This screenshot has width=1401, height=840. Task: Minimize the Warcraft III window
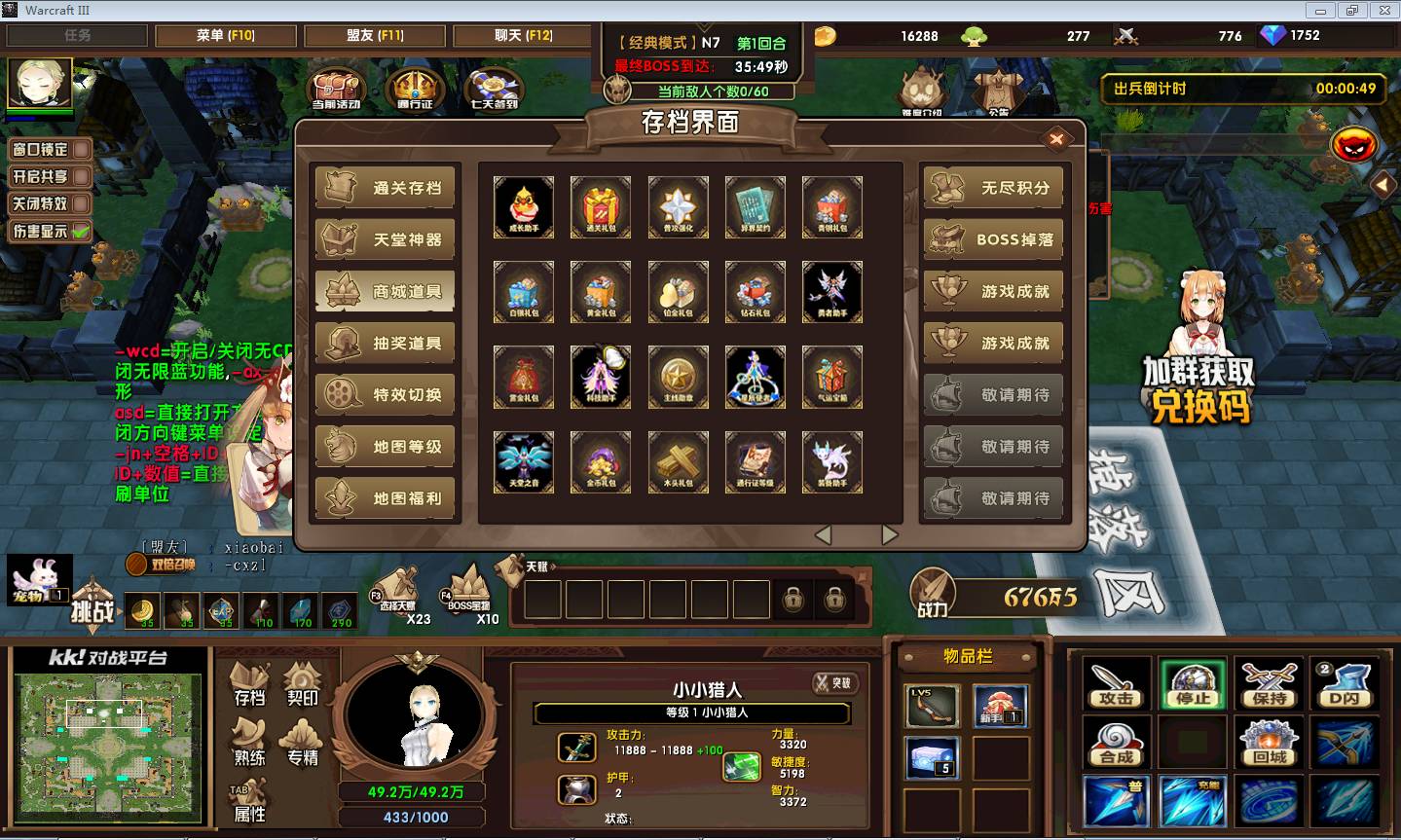tap(1321, 10)
